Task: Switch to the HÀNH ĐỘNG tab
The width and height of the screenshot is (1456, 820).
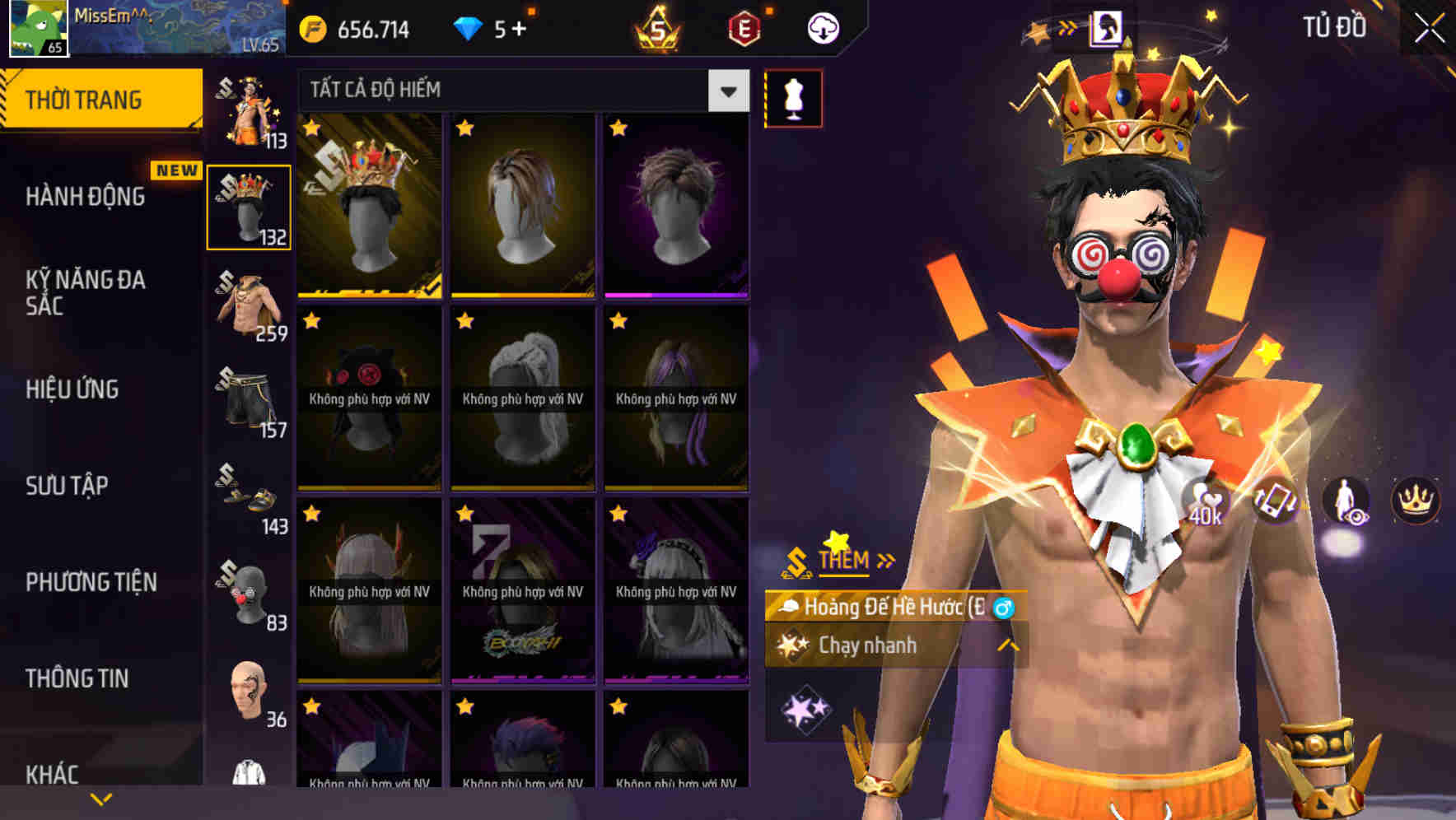Action: (88, 196)
